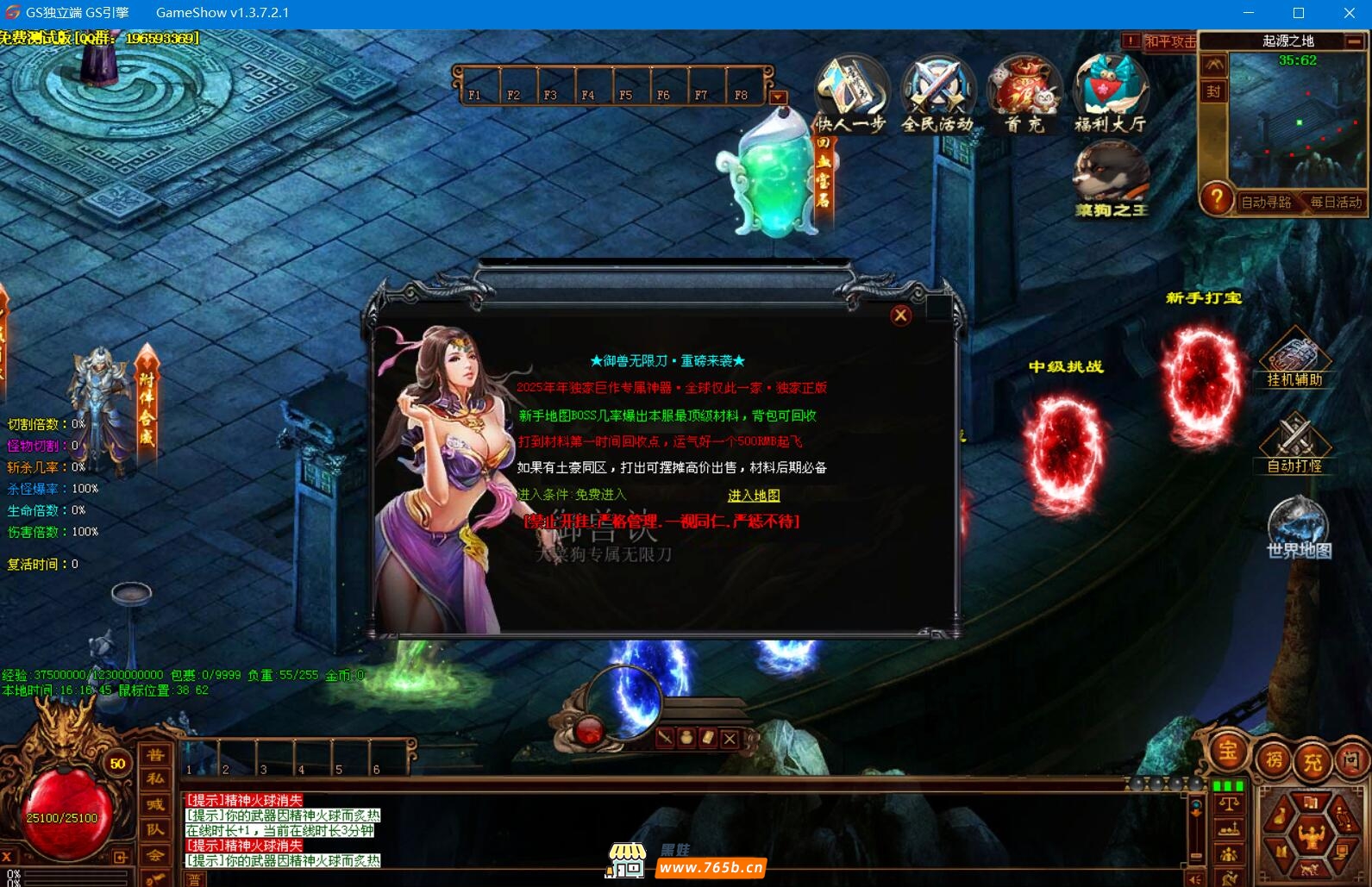The width and height of the screenshot is (1372, 887).
Task: Activate the 挂机辅助 helper
Action: coord(1294,357)
